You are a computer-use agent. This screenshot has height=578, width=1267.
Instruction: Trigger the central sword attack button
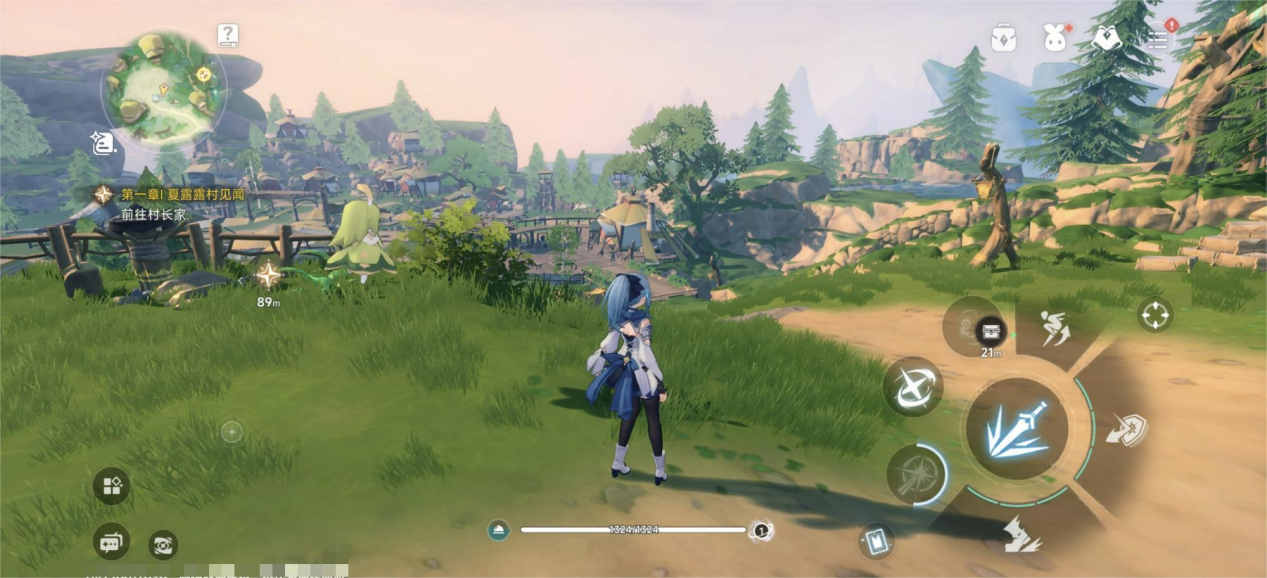tap(1016, 429)
